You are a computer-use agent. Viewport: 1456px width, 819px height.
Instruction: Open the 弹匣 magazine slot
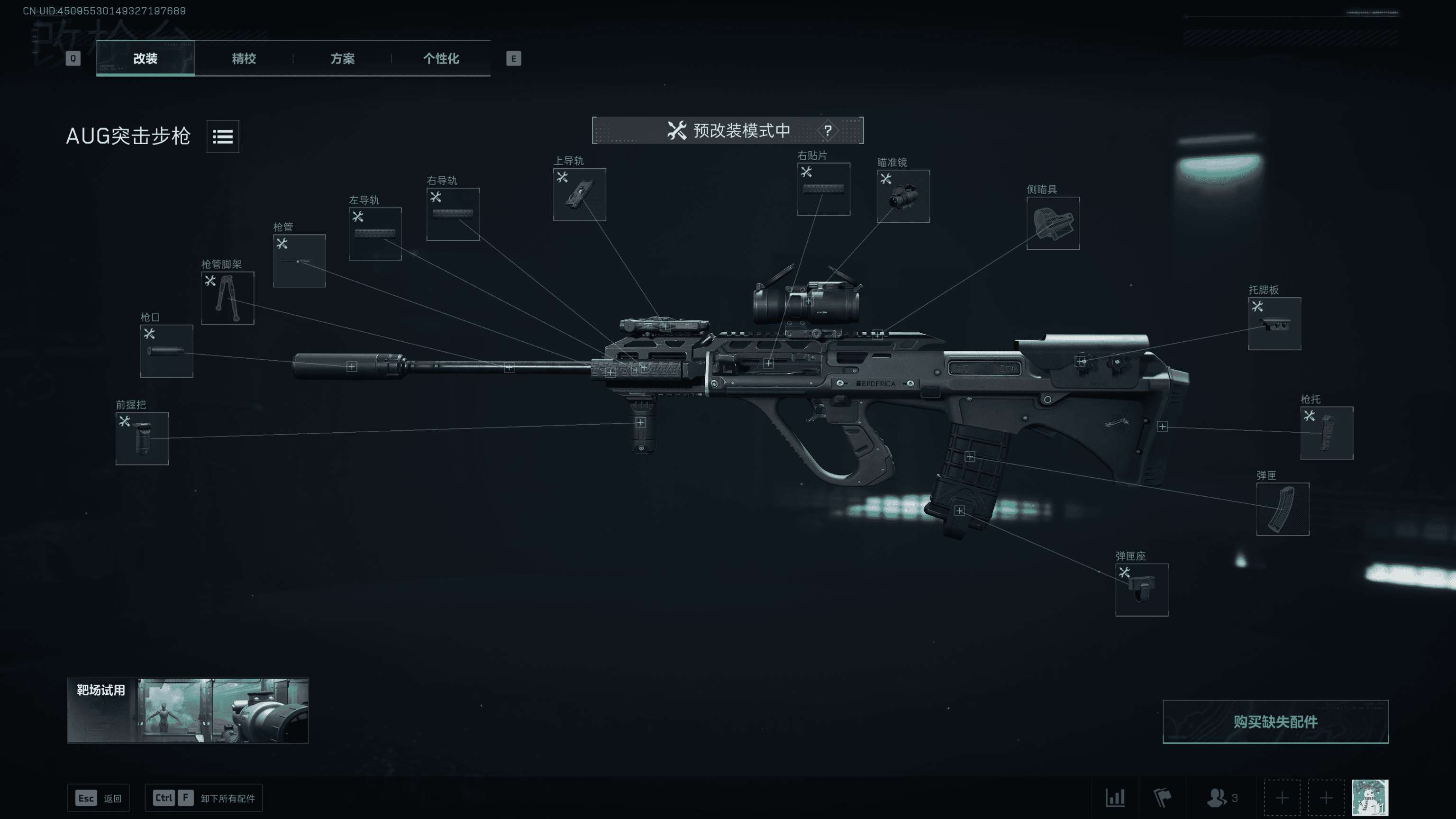1282,509
